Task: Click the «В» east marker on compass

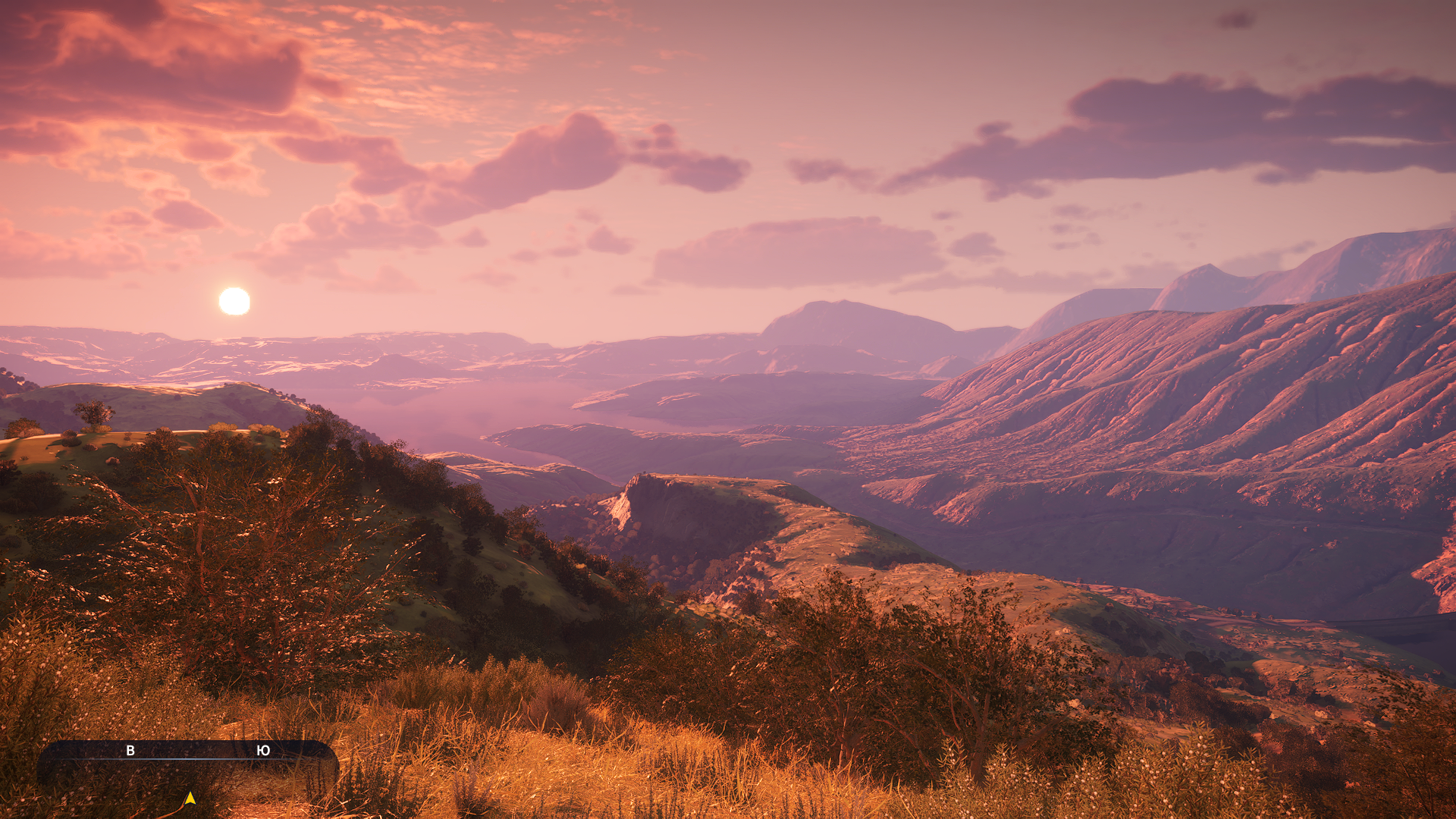Action: click(x=130, y=751)
